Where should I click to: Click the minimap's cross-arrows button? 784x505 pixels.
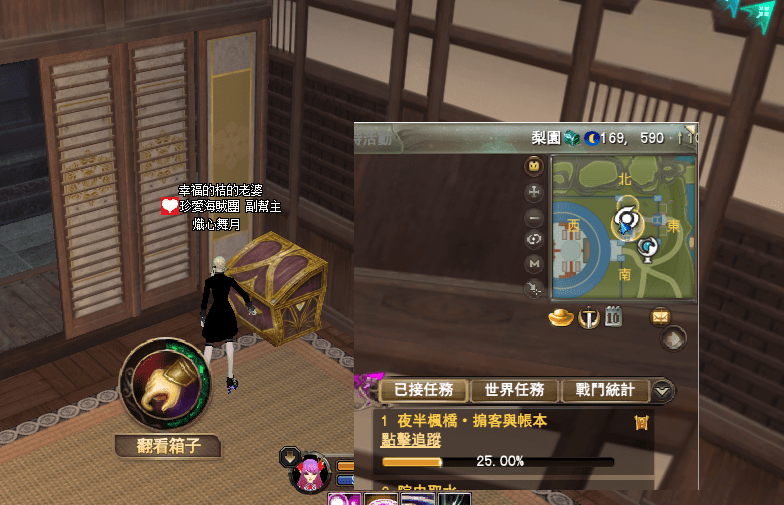tap(535, 191)
